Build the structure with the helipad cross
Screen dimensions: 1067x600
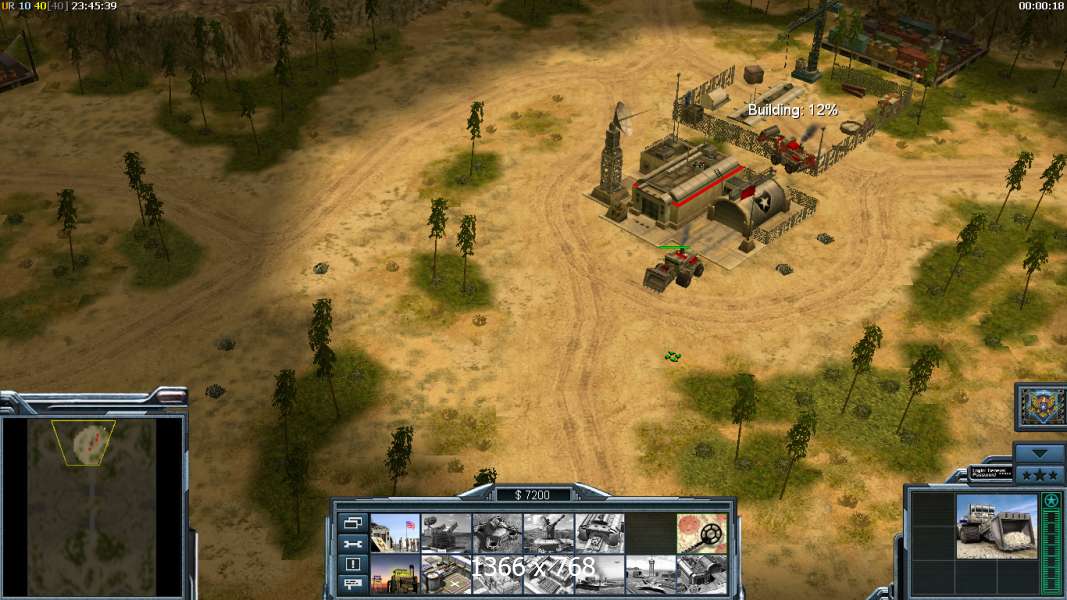coord(446,574)
